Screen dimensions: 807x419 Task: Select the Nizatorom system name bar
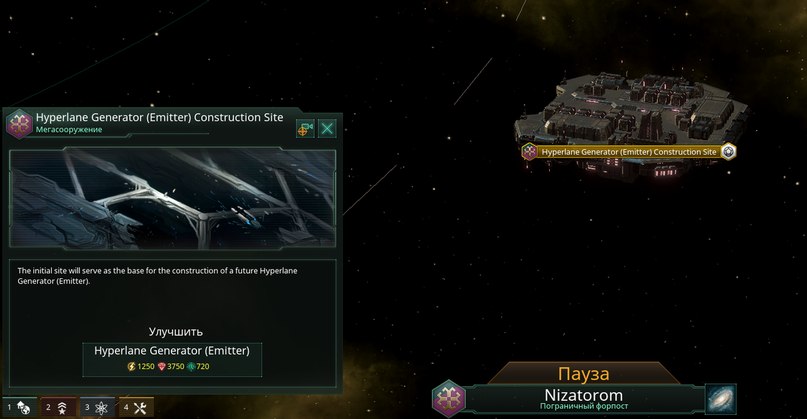pos(583,397)
